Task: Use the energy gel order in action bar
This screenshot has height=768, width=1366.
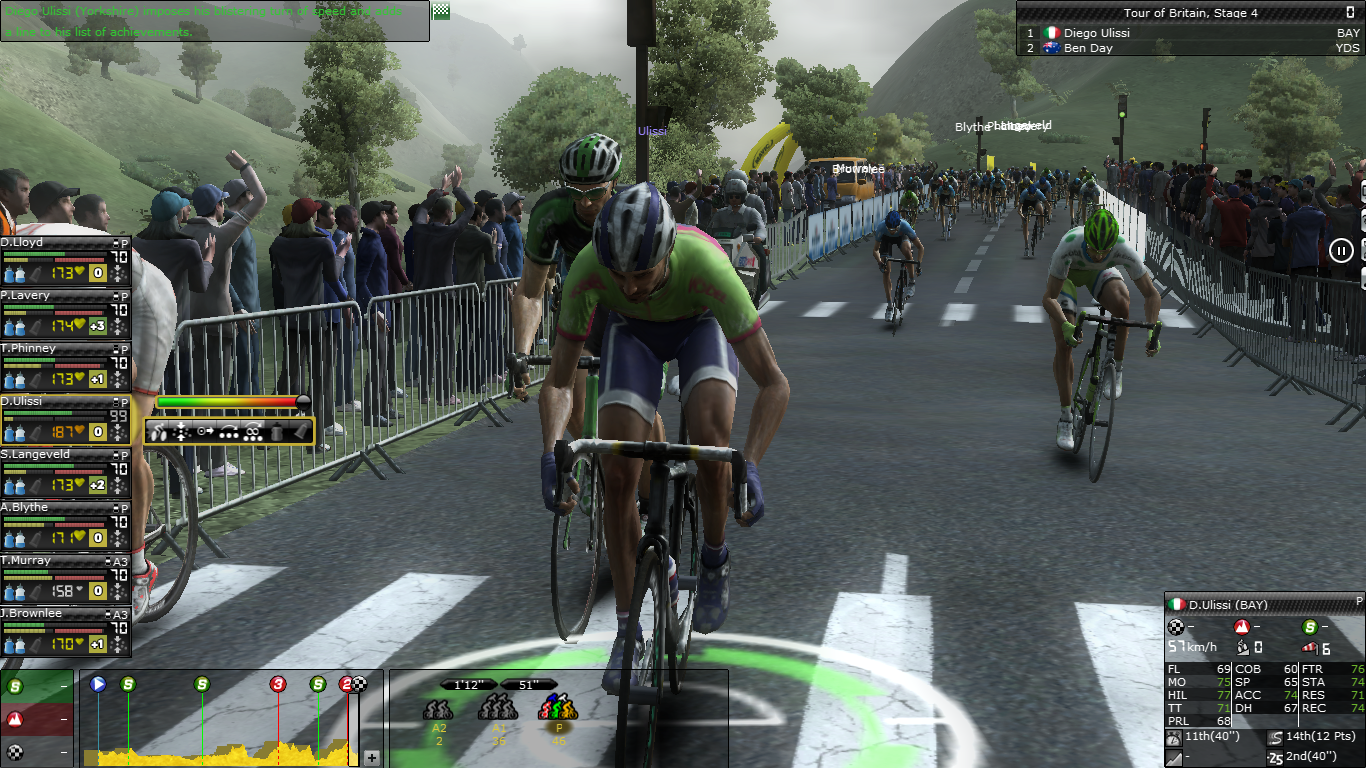Action: [299, 432]
